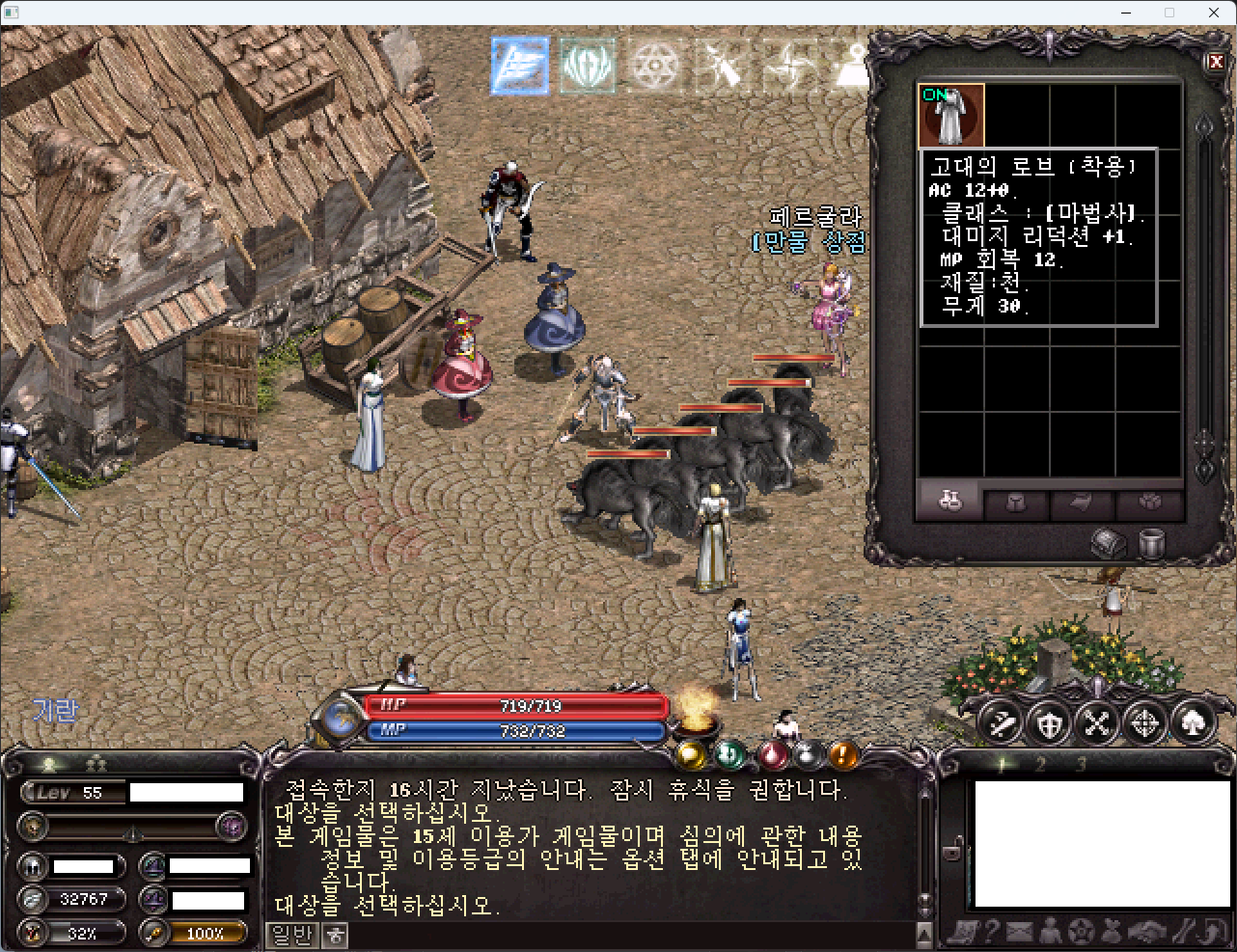Open the chest icon beside the trash can
Screen dimensions: 1237x952
[1108, 544]
